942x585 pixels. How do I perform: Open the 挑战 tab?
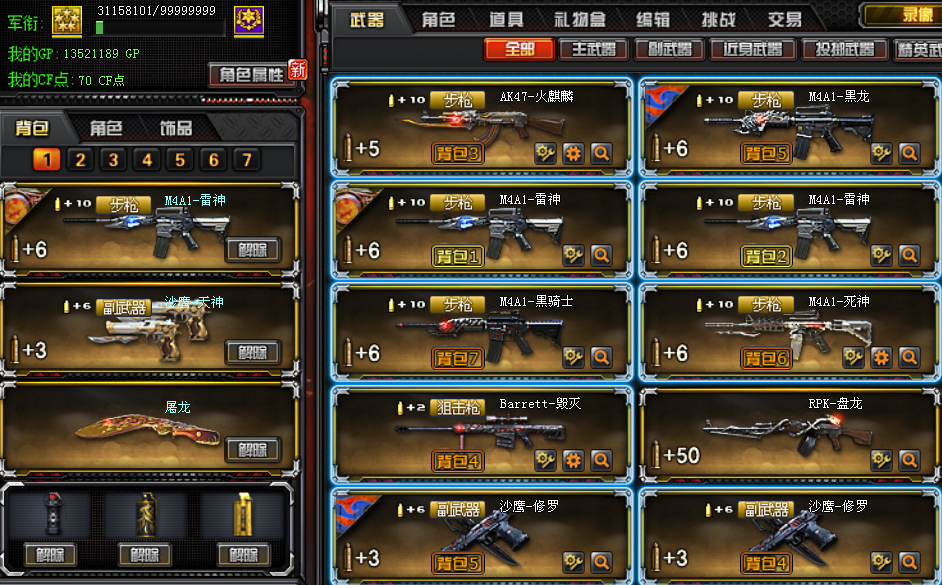pos(719,19)
